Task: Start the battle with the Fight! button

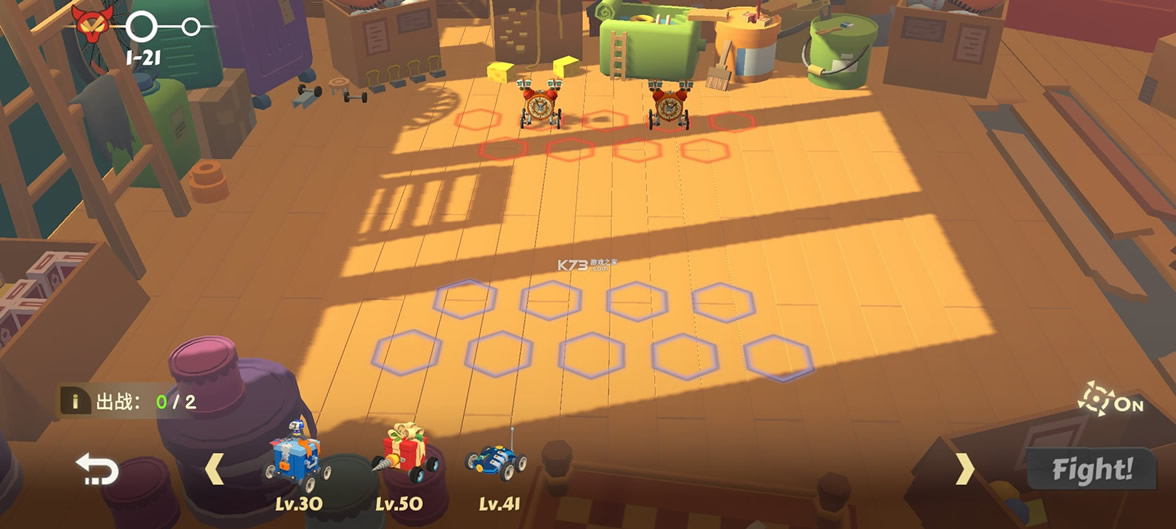Action: 1092,468
